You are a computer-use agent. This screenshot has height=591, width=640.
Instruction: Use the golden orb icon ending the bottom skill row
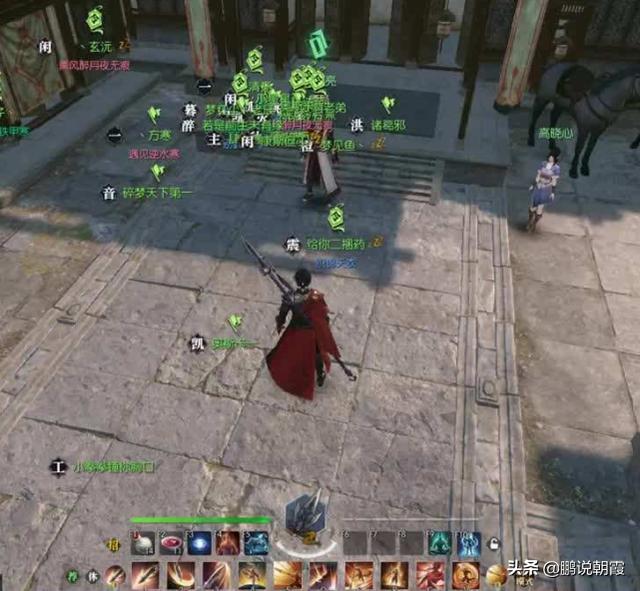(x=496, y=575)
